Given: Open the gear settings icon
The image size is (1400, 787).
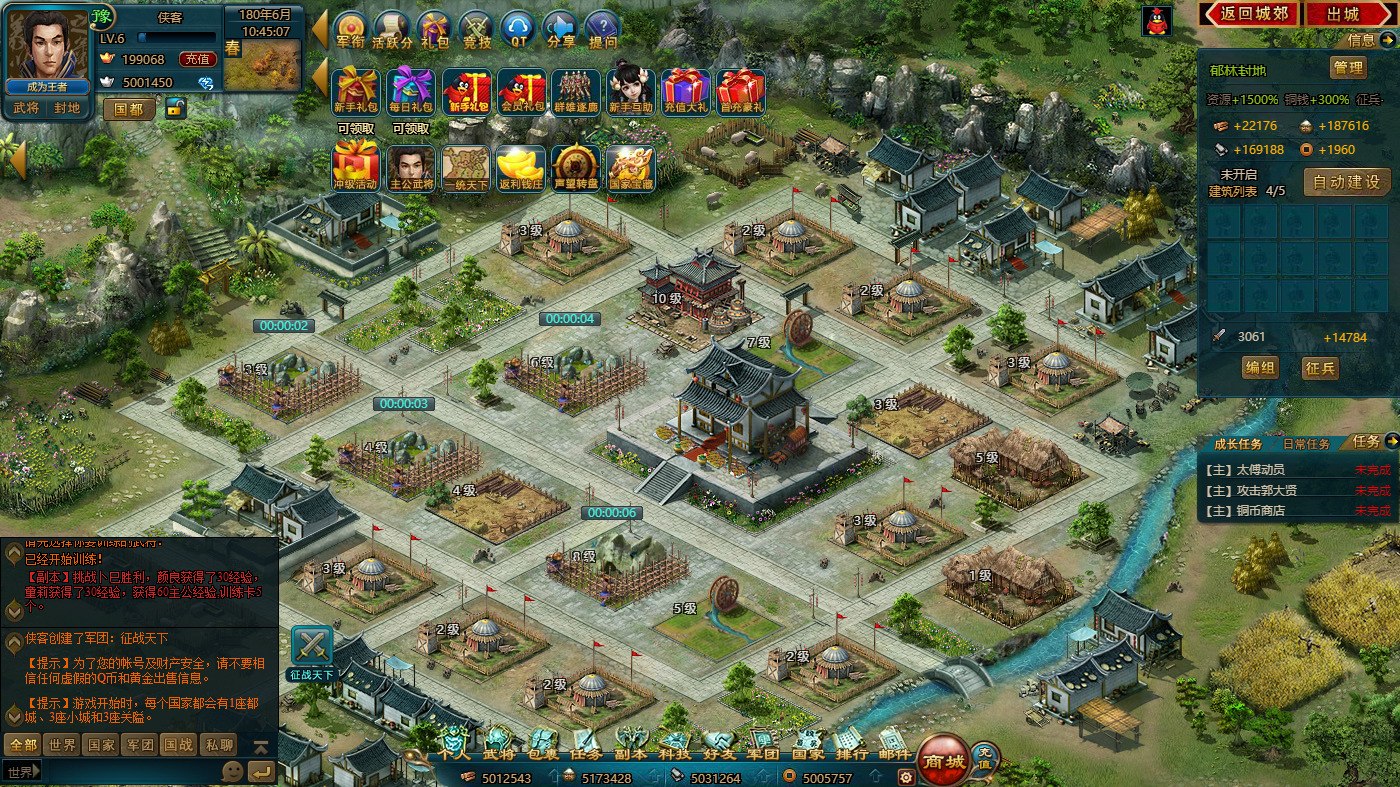Looking at the screenshot, I should [x=906, y=777].
